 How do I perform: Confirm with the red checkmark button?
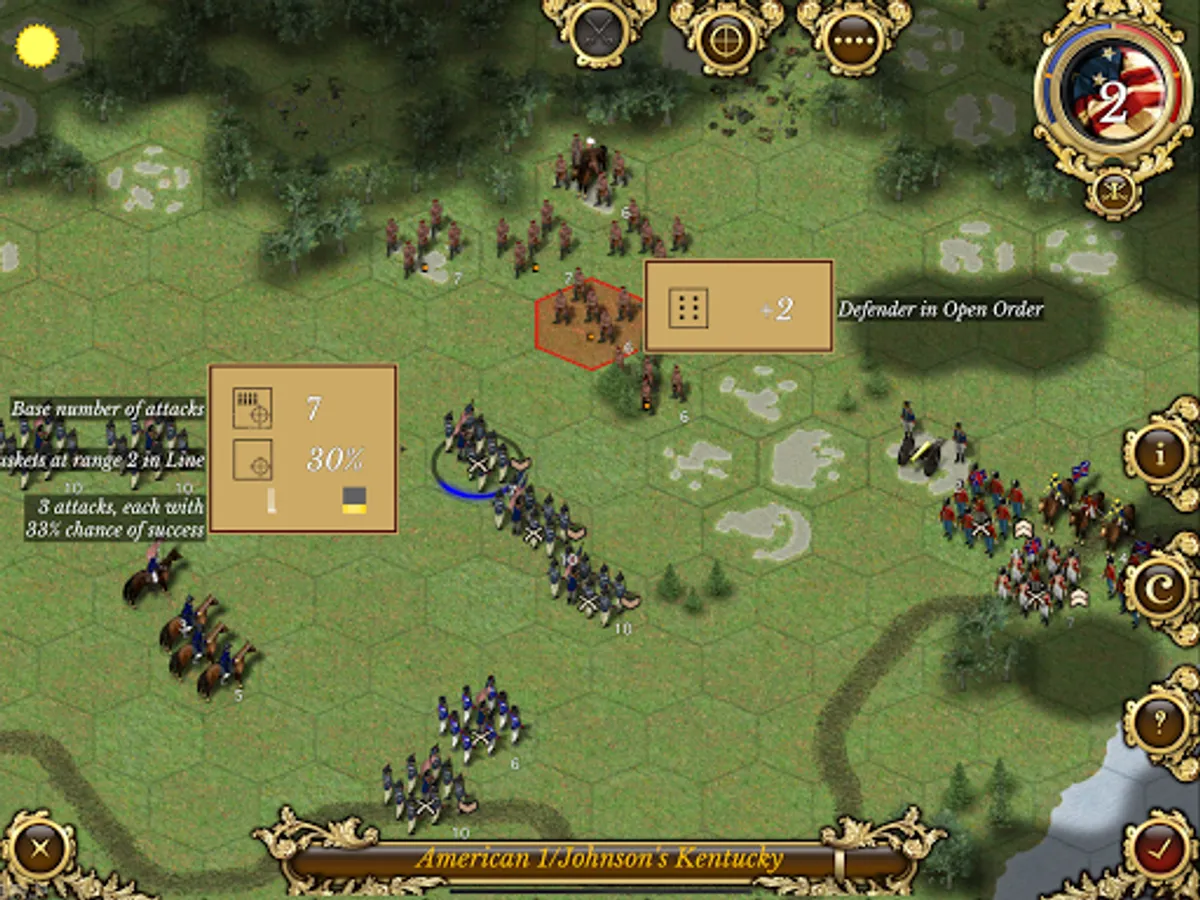[x=1160, y=852]
